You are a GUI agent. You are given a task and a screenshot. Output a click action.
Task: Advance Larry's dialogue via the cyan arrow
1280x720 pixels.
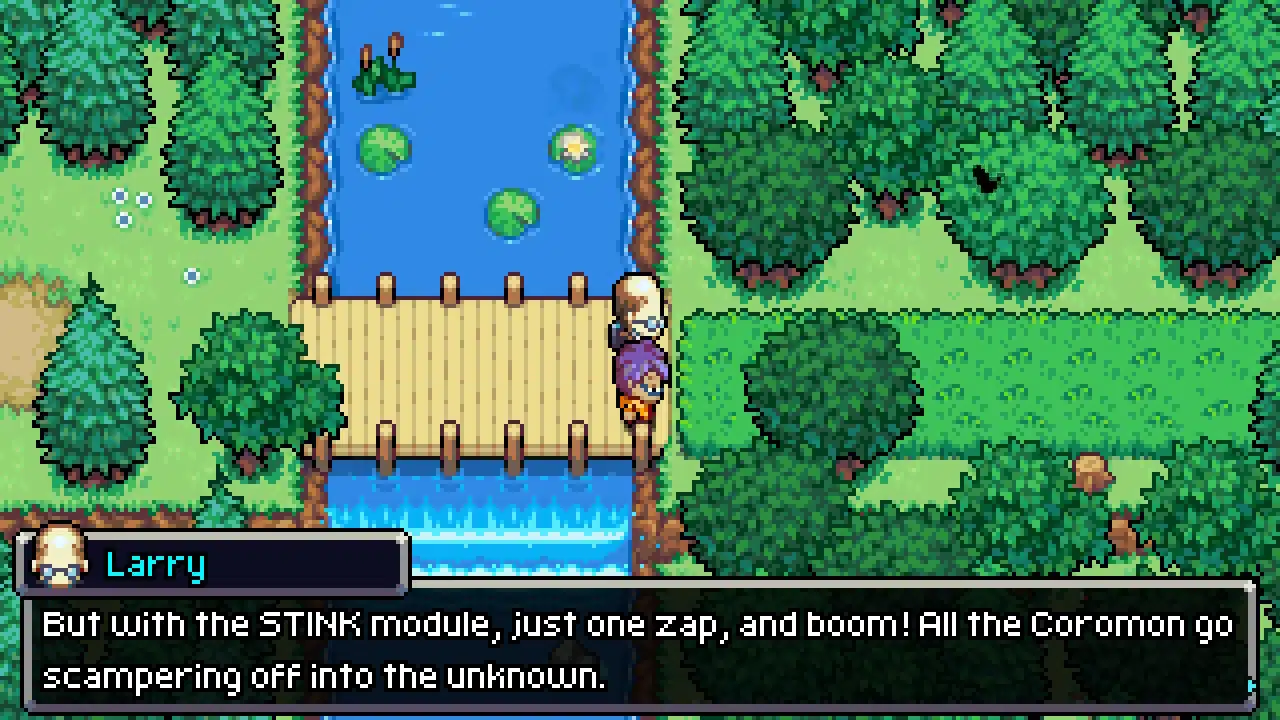[x=1251, y=686]
